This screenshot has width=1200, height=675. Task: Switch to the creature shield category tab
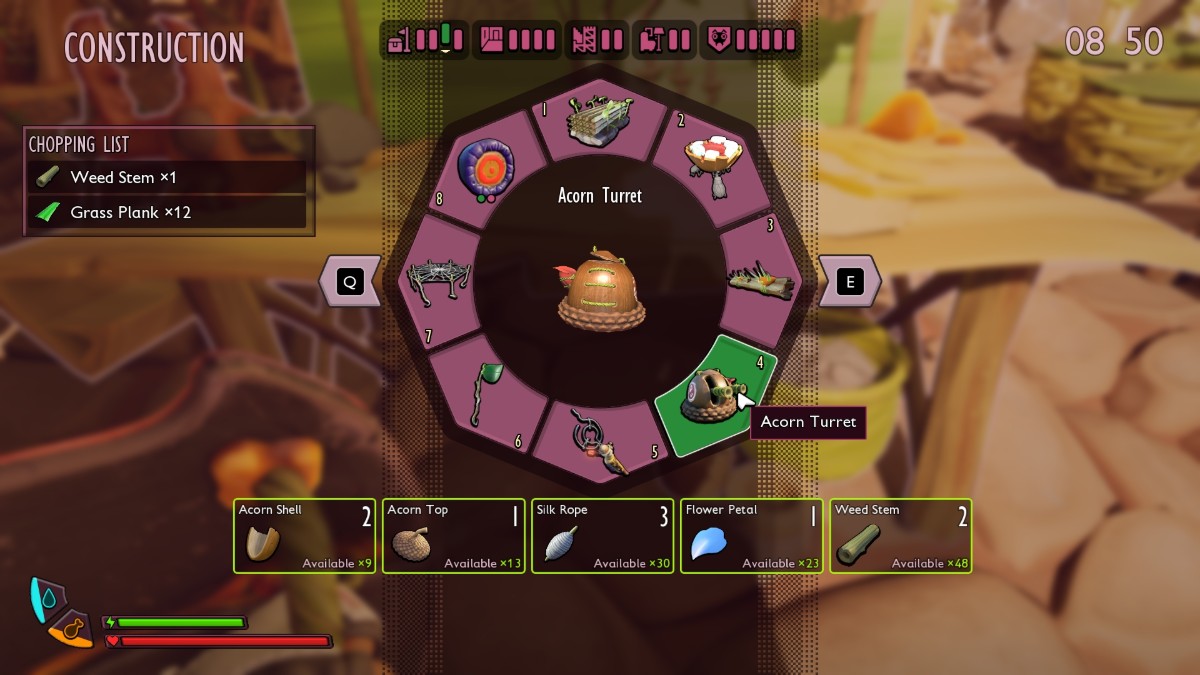[x=750, y=40]
